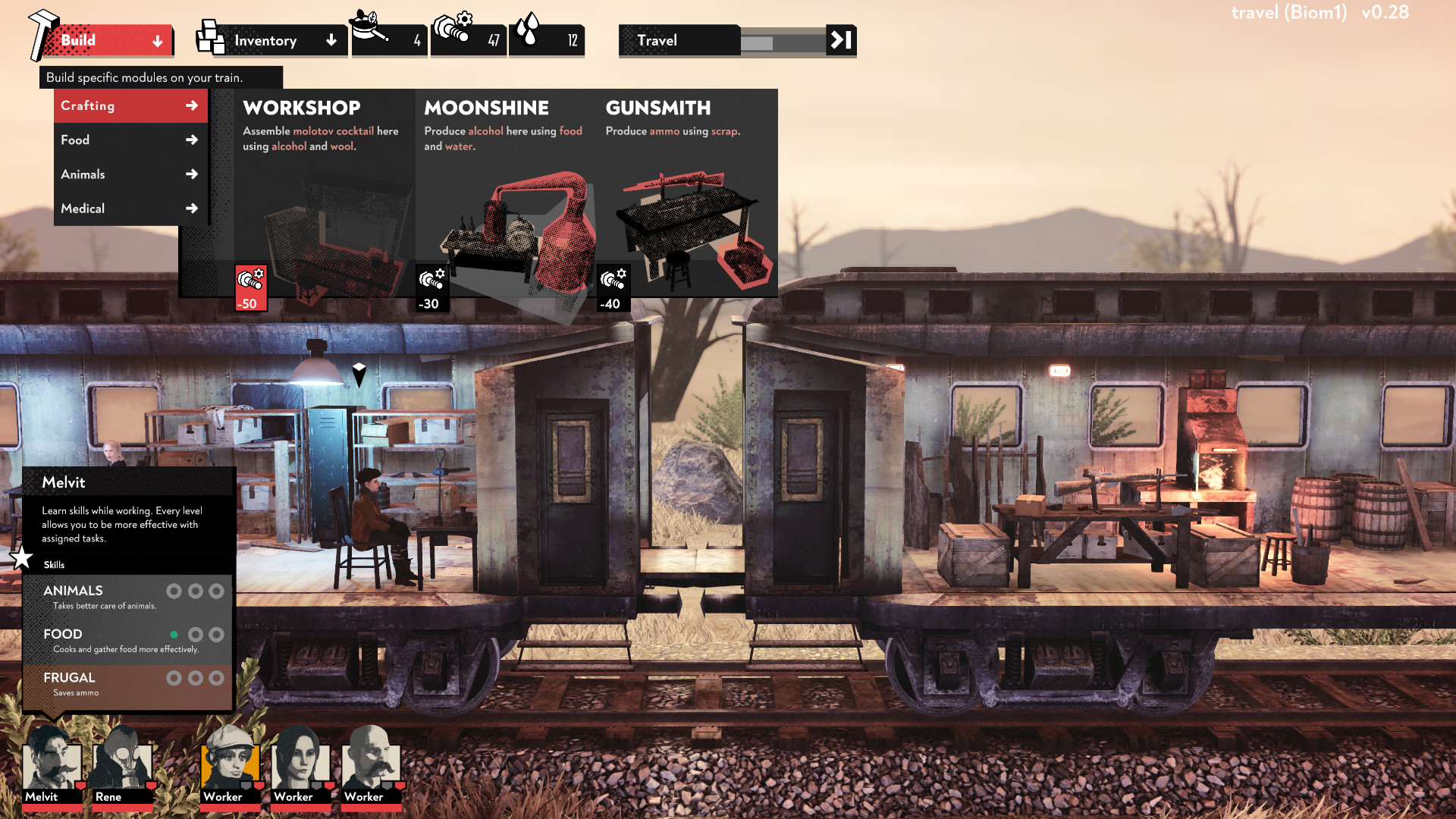Screen dimensions: 1456x819
Task: Toggle the filled green FOOD skill pip
Action: pos(176,635)
